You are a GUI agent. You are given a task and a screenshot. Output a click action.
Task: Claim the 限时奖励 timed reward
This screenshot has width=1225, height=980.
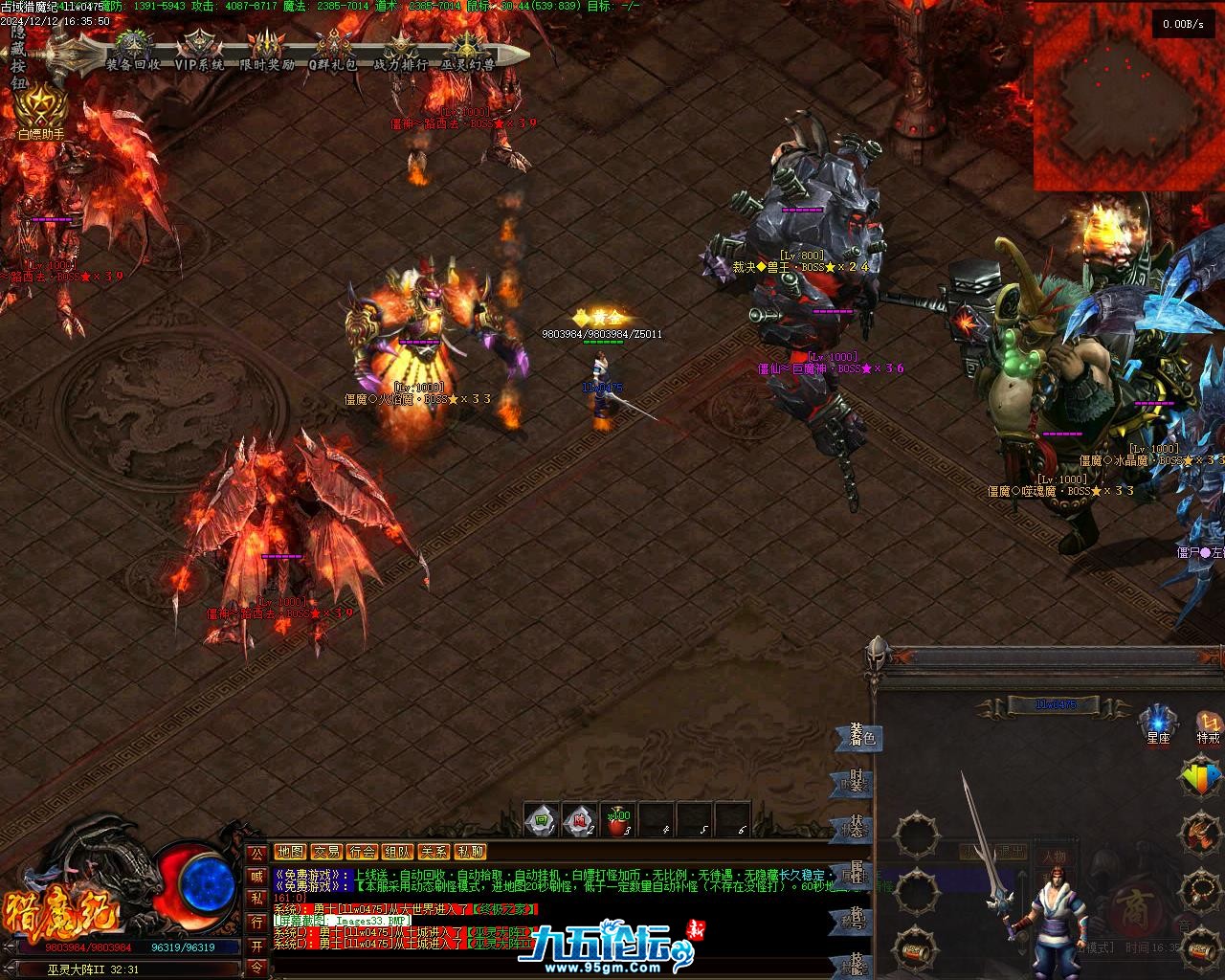[266, 52]
